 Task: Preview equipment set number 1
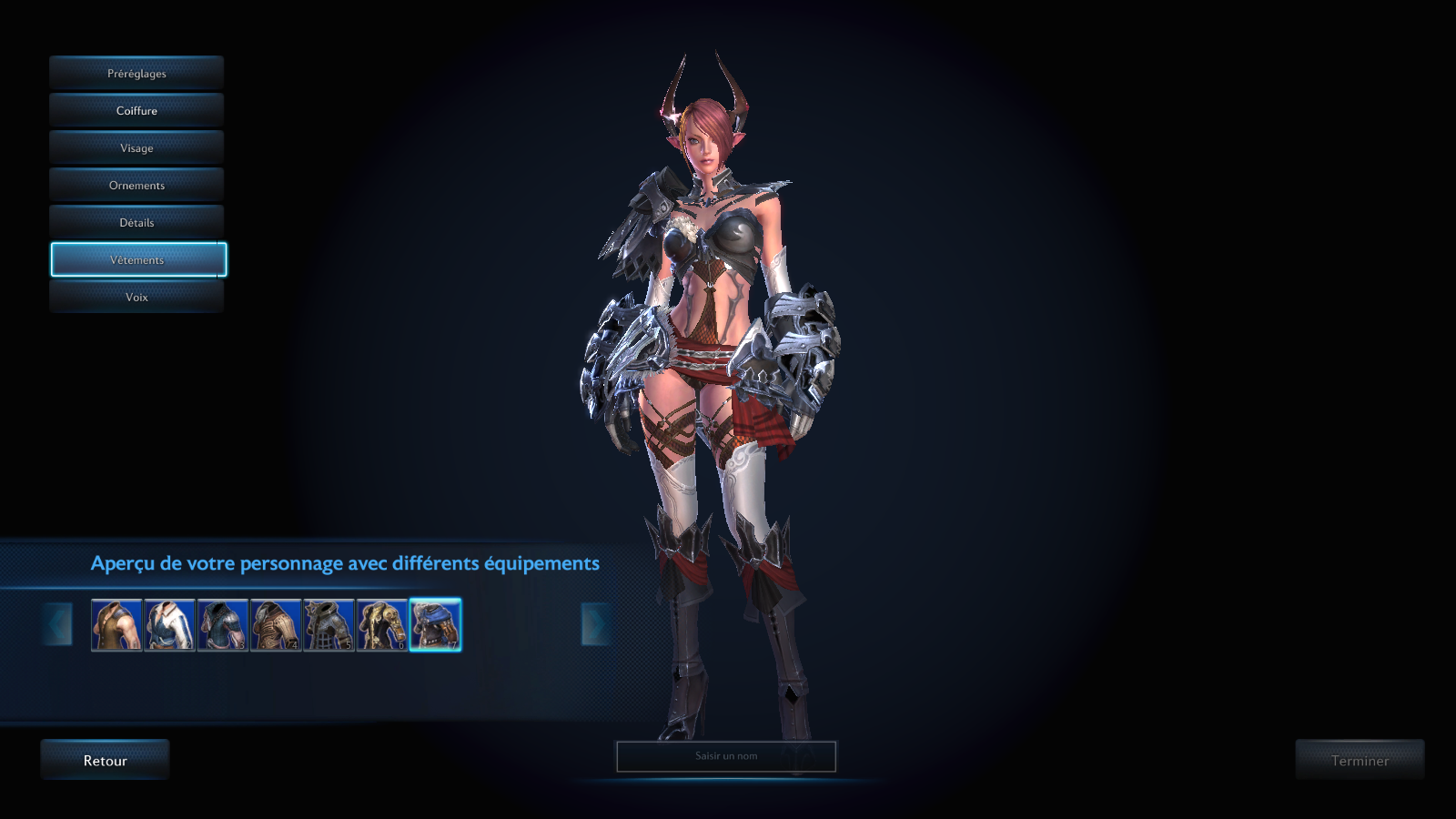(x=116, y=624)
